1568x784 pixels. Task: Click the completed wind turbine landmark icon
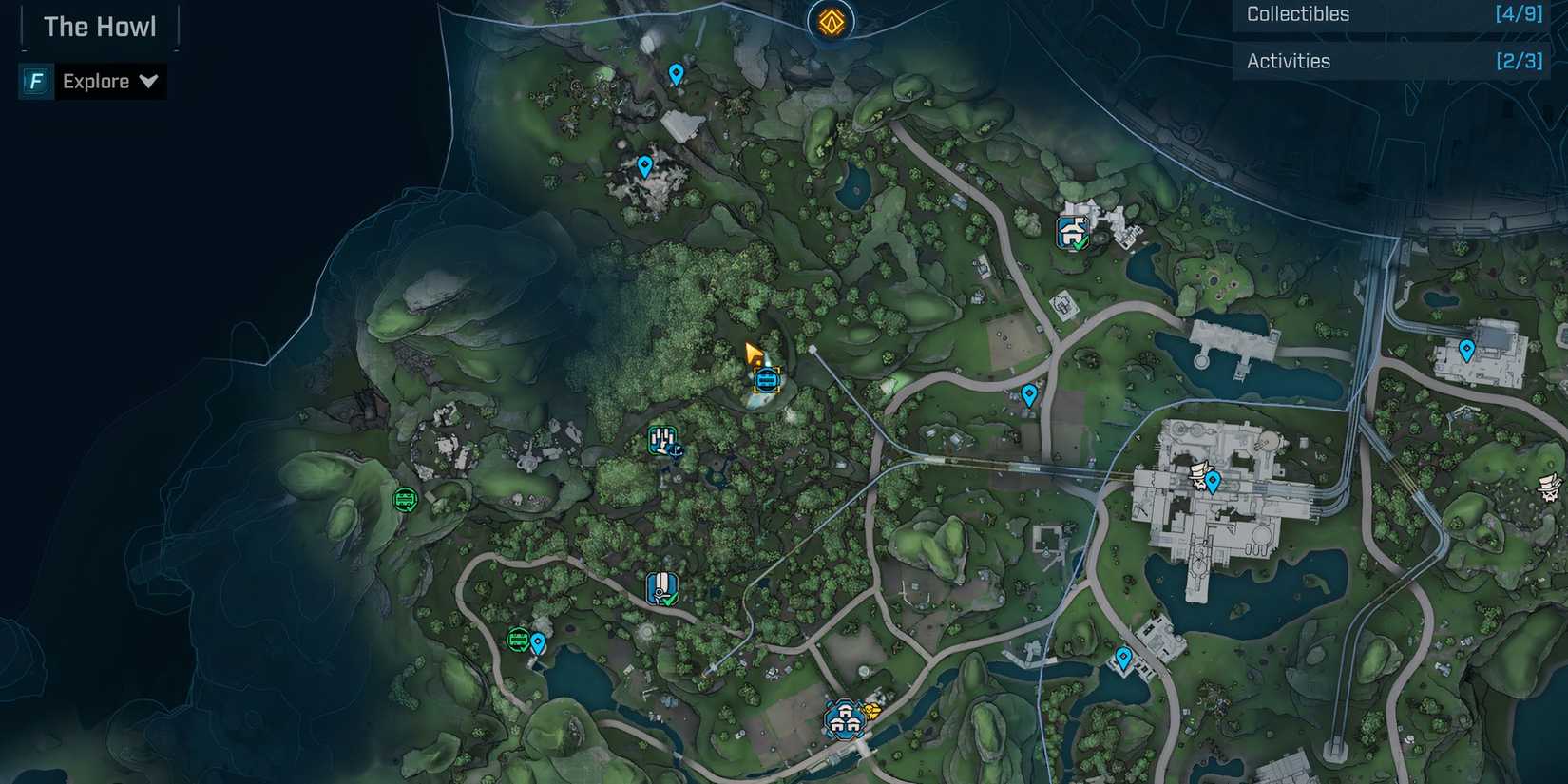[x=662, y=587]
